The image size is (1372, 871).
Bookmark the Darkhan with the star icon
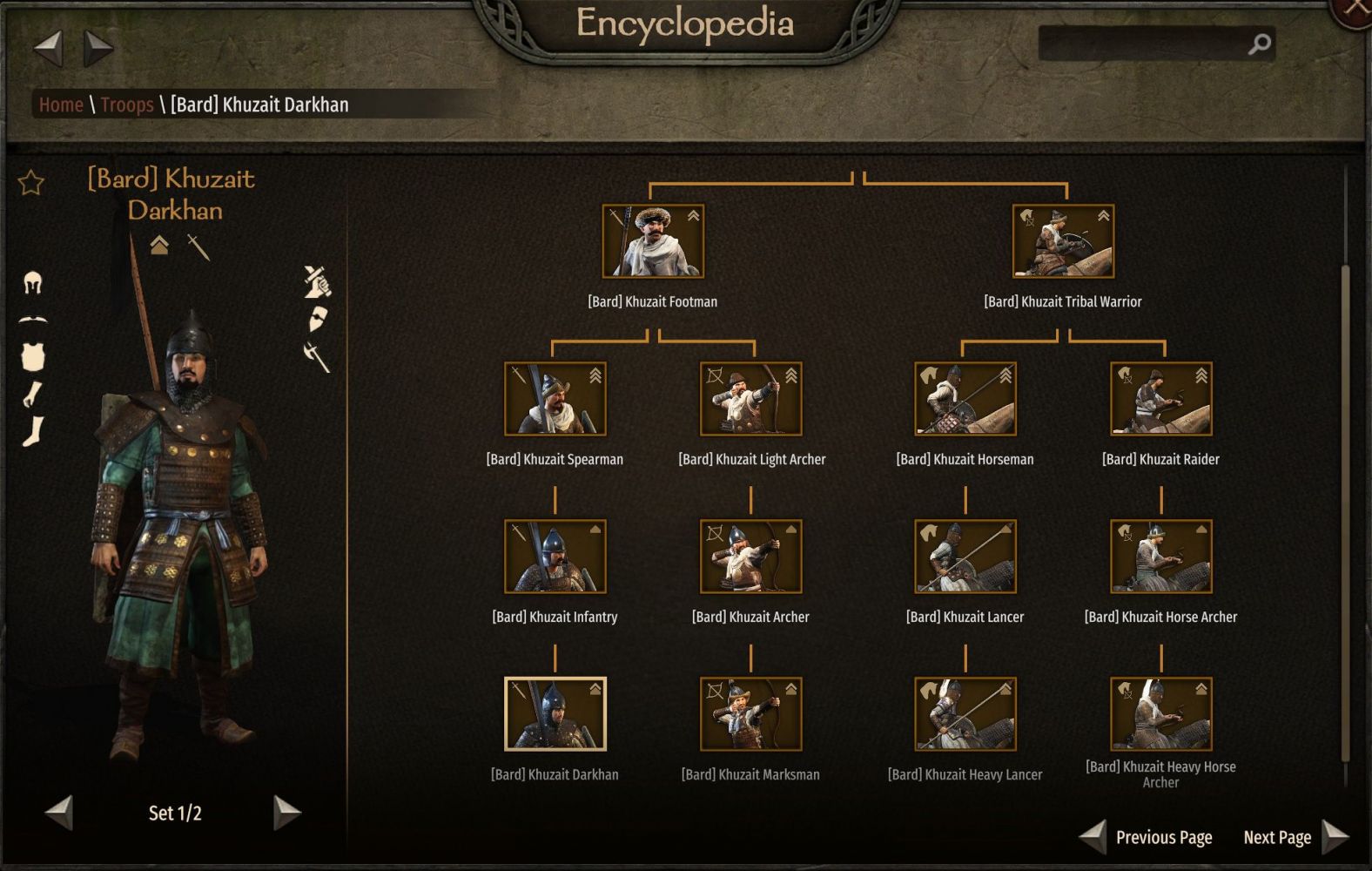tap(31, 183)
